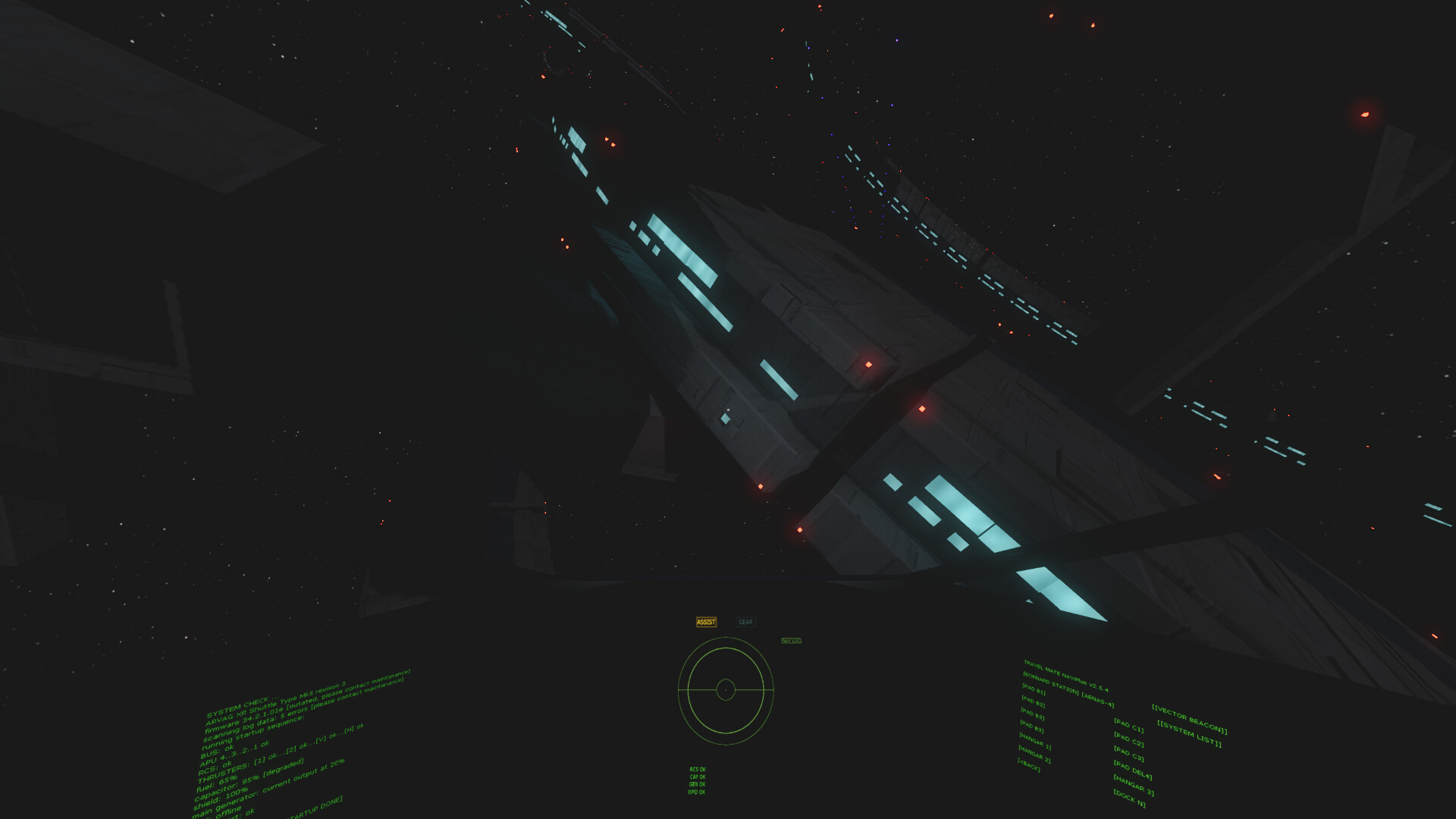Expand the SYSTEM LIST entry
Image resolution: width=1456 pixels, height=819 pixels.
pos(1189,734)
